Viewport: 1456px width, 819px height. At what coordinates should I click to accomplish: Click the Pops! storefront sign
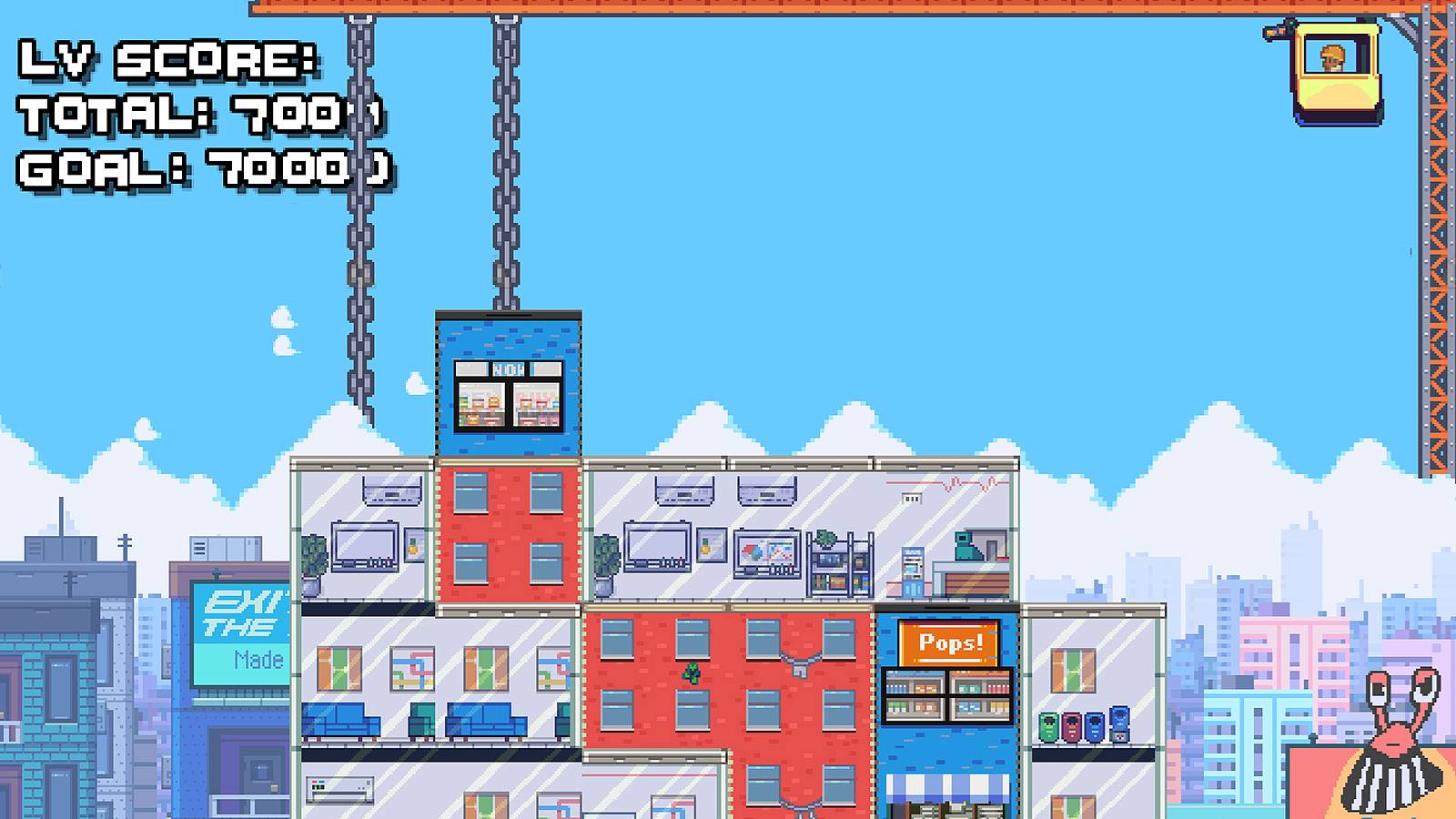(950, 641)
